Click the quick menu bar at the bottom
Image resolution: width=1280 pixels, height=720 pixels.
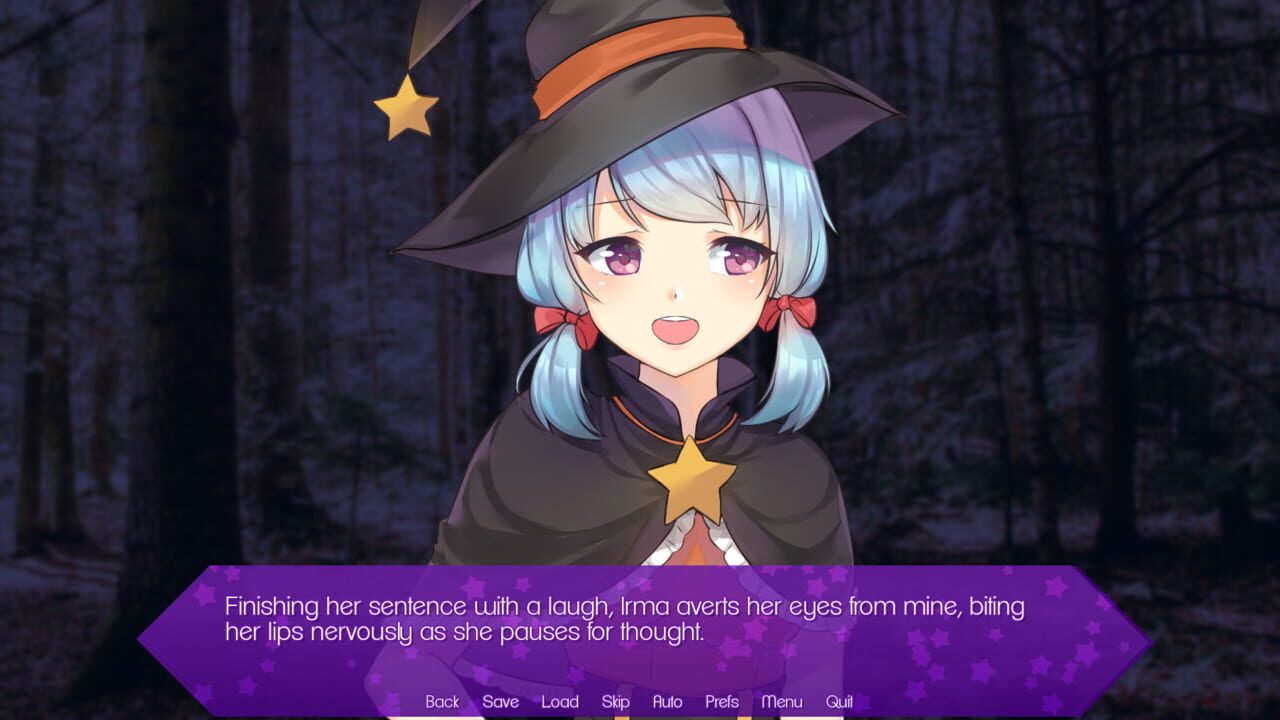[x=640, y=702]
